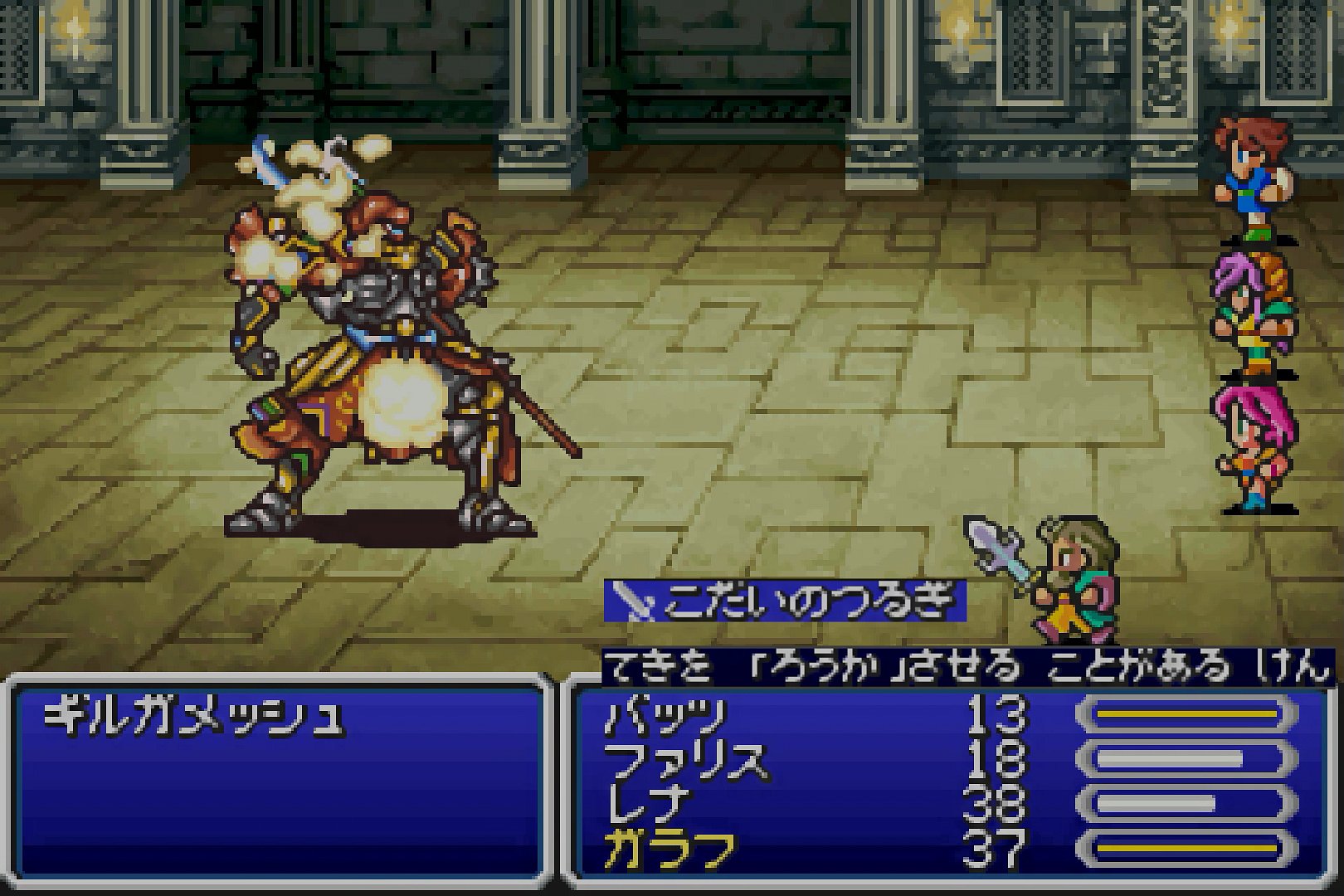The width and height of the screenshot is (1344, 896).
Task: Select ファリス in the party list
Action: [x=685, y=760]
